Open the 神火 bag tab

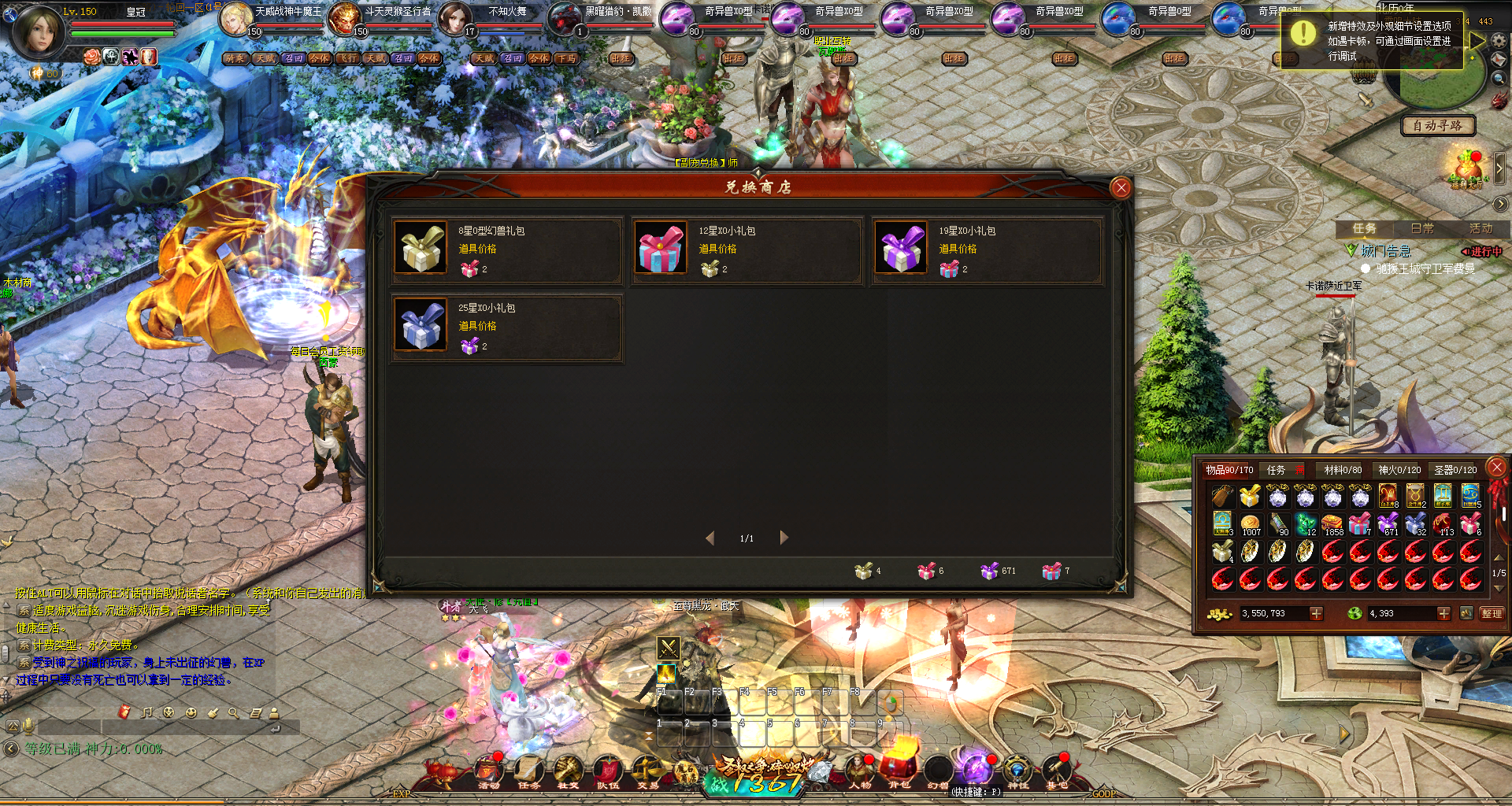(1399, 470)
